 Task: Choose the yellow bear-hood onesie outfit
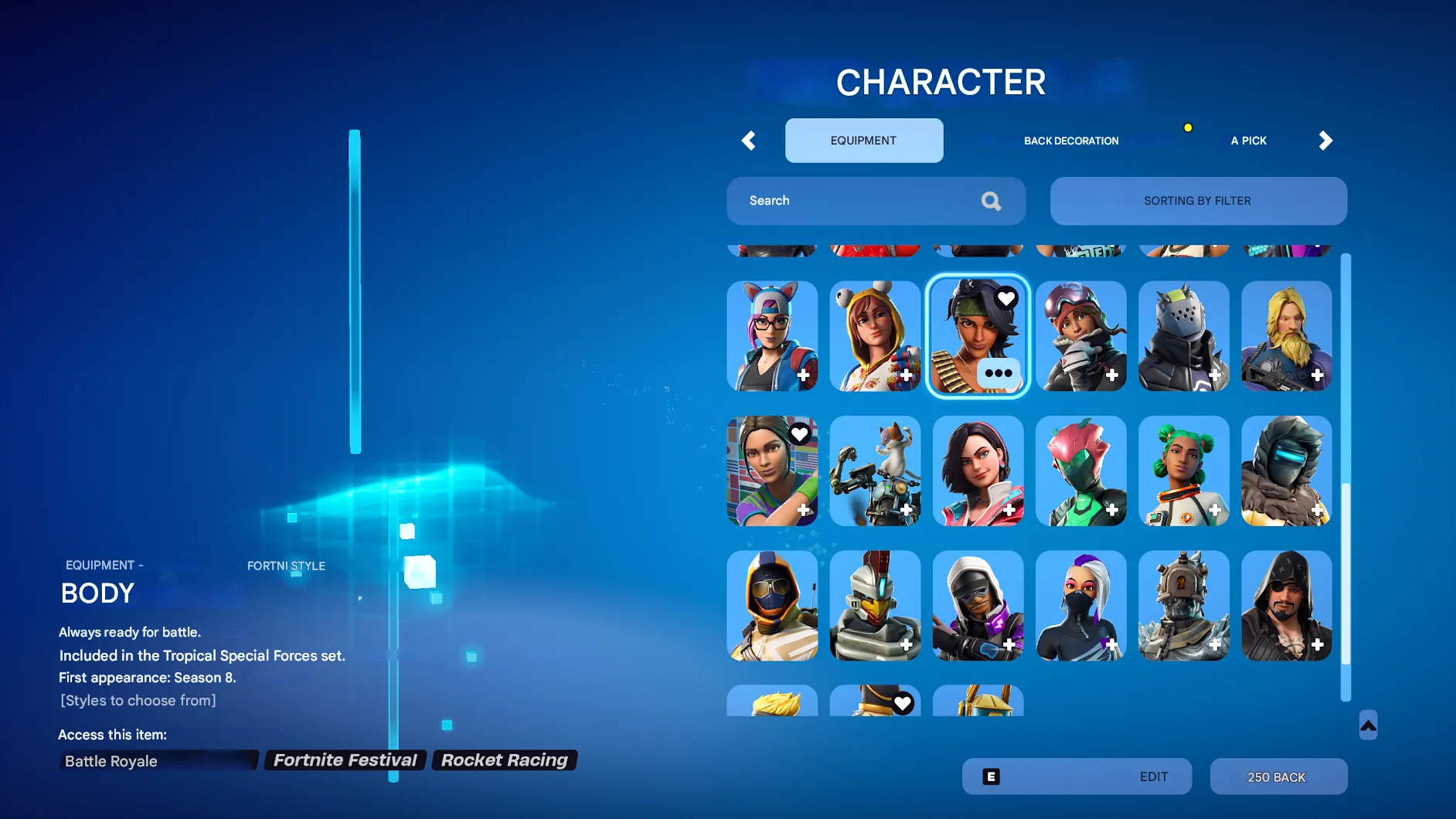[x=874, y=335]
